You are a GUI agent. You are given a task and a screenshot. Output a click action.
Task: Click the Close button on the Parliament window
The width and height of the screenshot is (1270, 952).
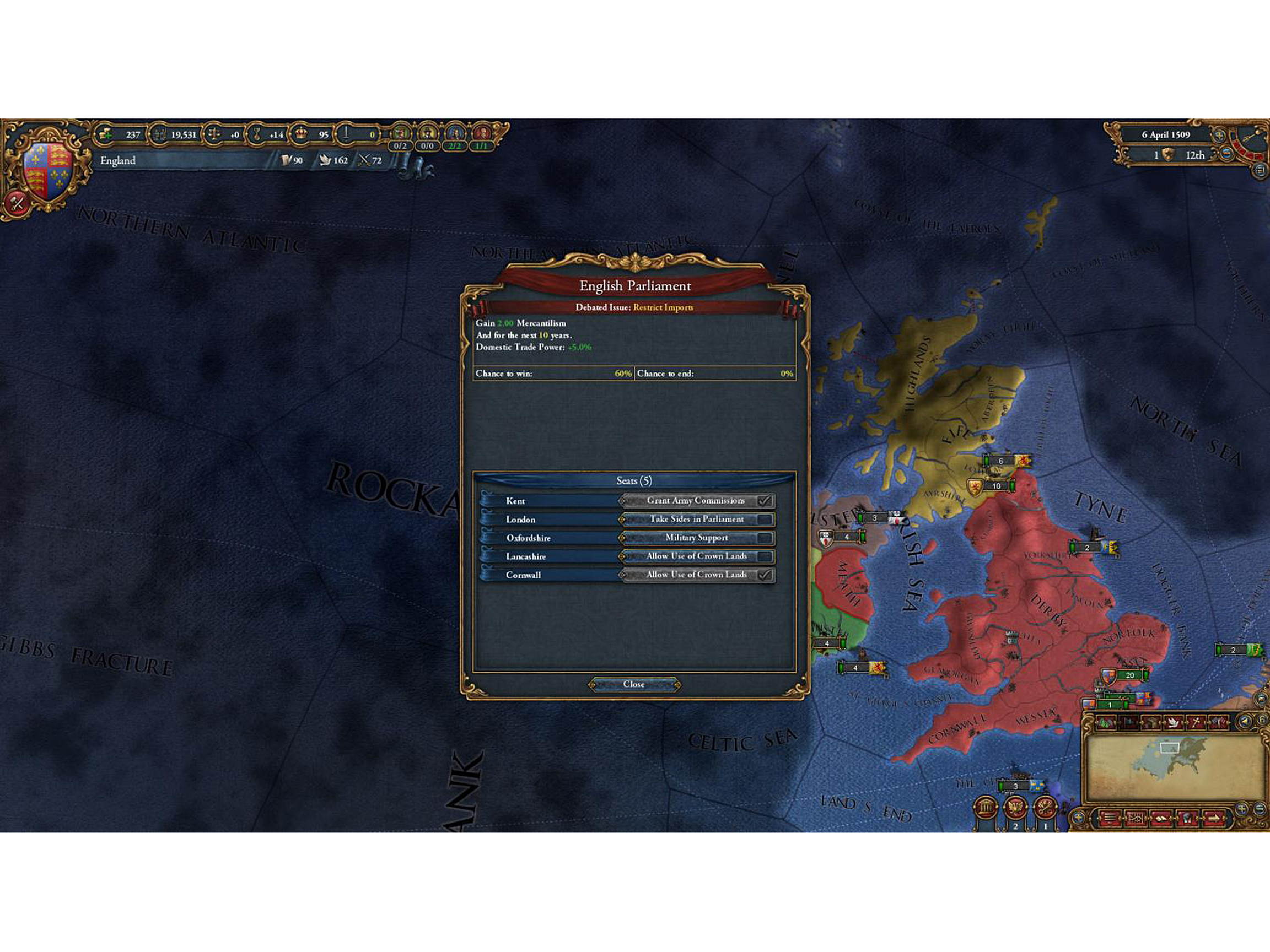[634, 684]
